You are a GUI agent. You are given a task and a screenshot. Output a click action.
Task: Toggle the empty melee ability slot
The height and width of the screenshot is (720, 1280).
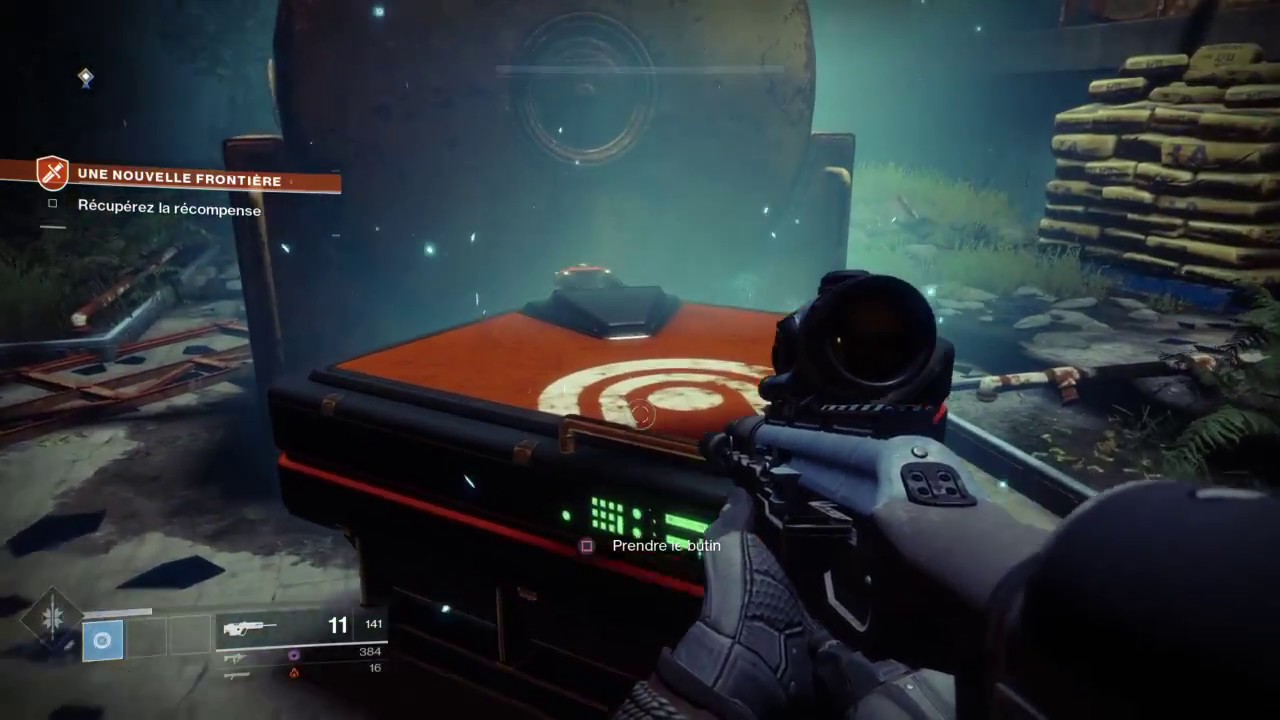(145, 637)
